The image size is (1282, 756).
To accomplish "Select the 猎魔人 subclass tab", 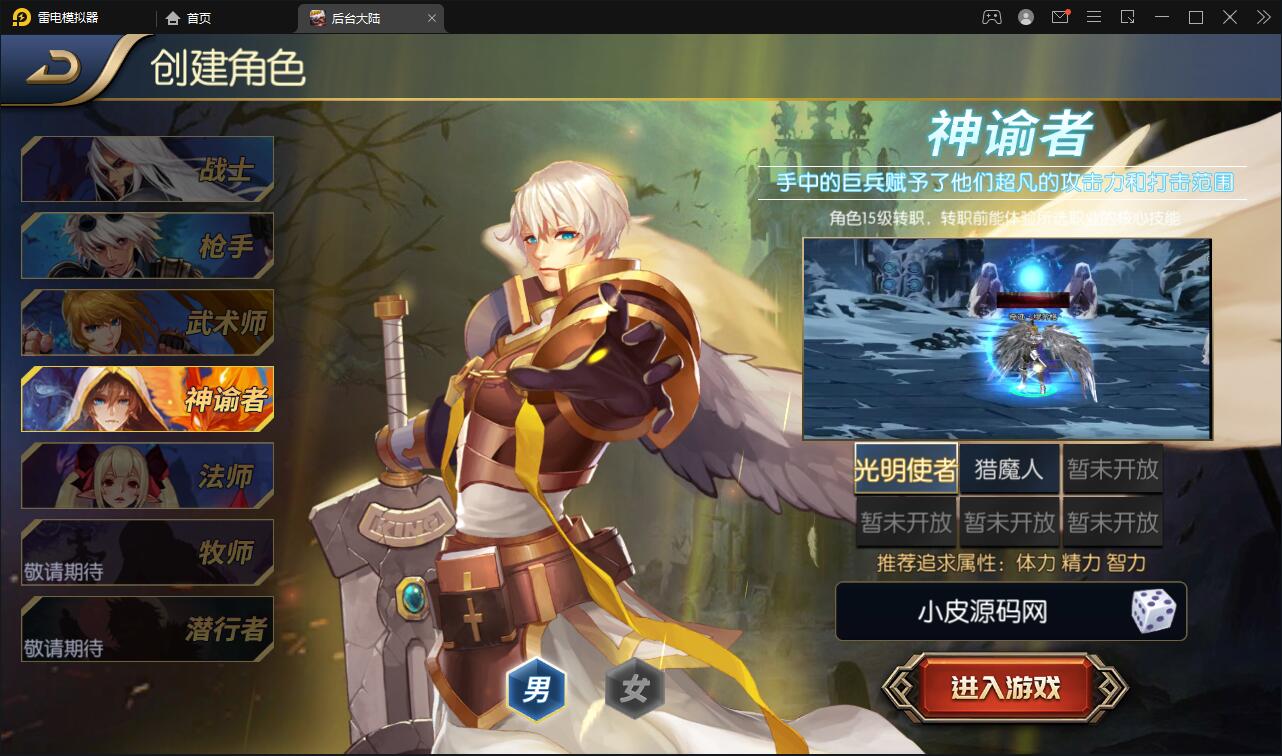I will point(1009,468).
